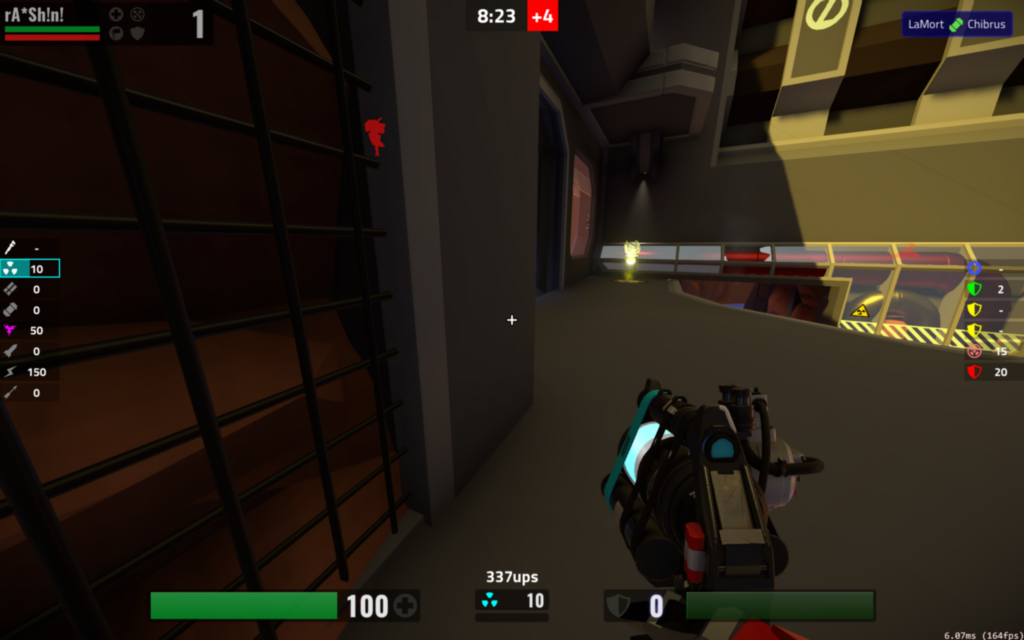
Task: Click the pink radiation powerup timer icon
Action: pos(974,351)
